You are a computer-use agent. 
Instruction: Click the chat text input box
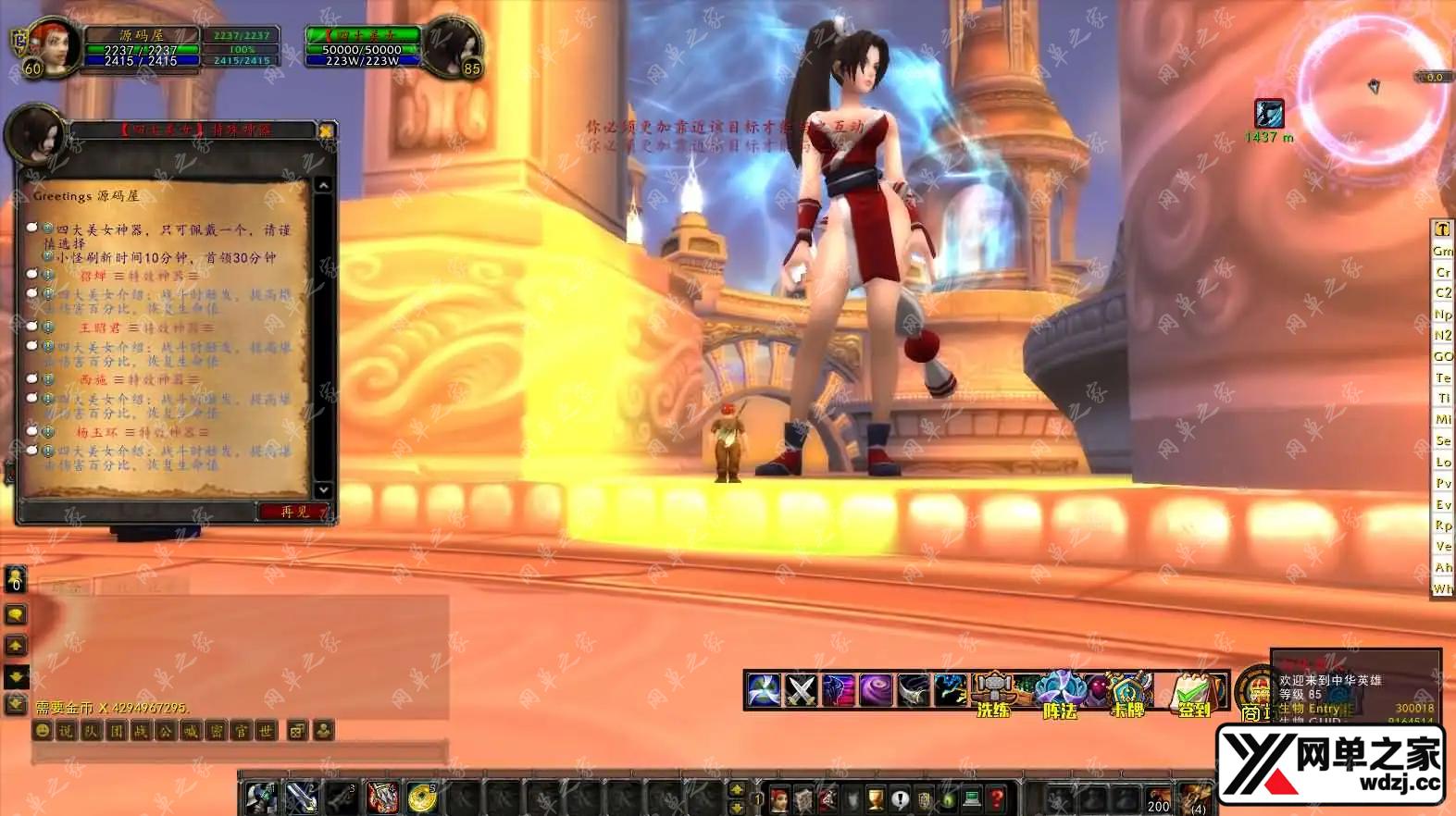coord(239,752)
